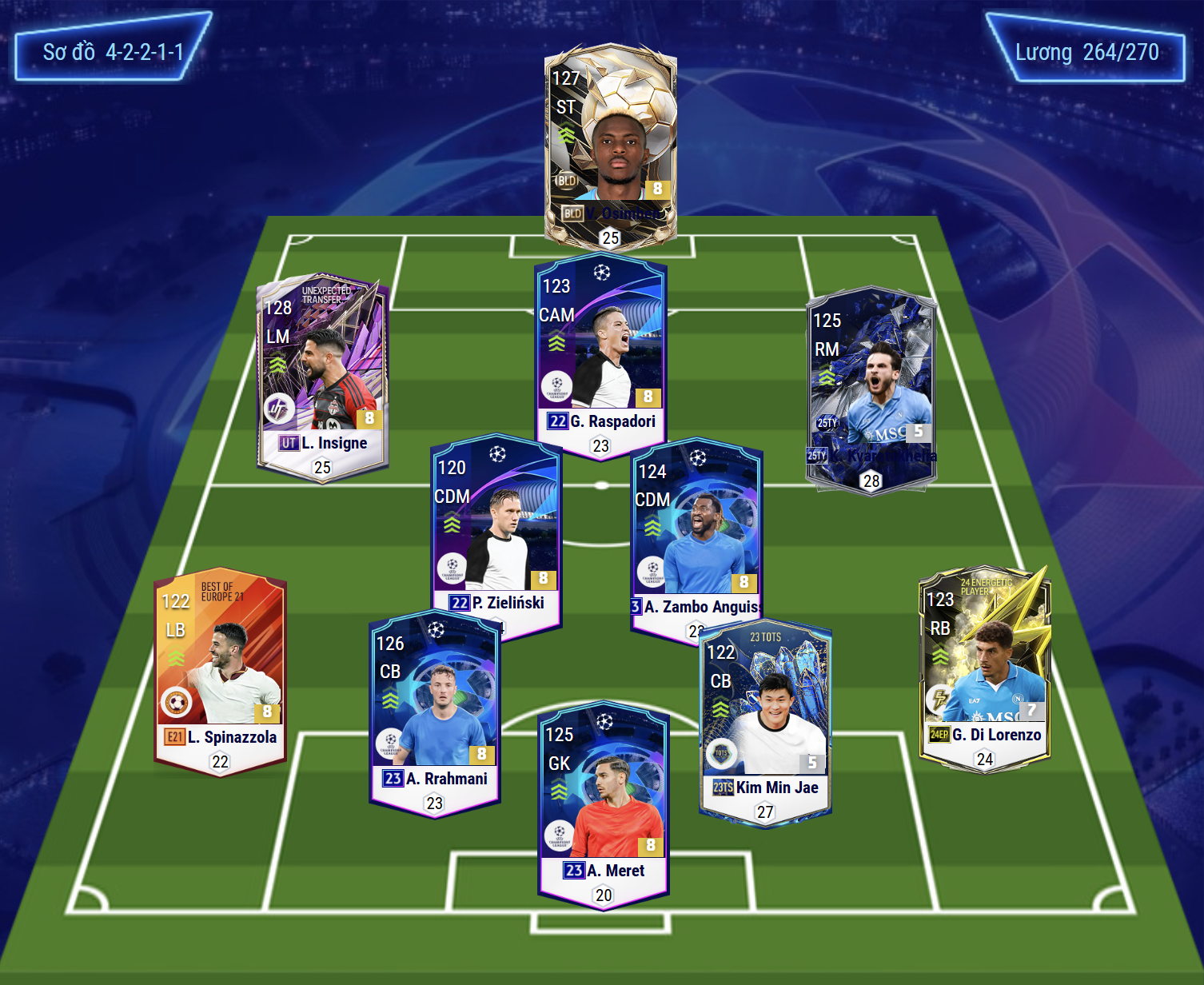
Task: Choose L. Insigne left midfielder card
Action: click(x=322, y=374)
